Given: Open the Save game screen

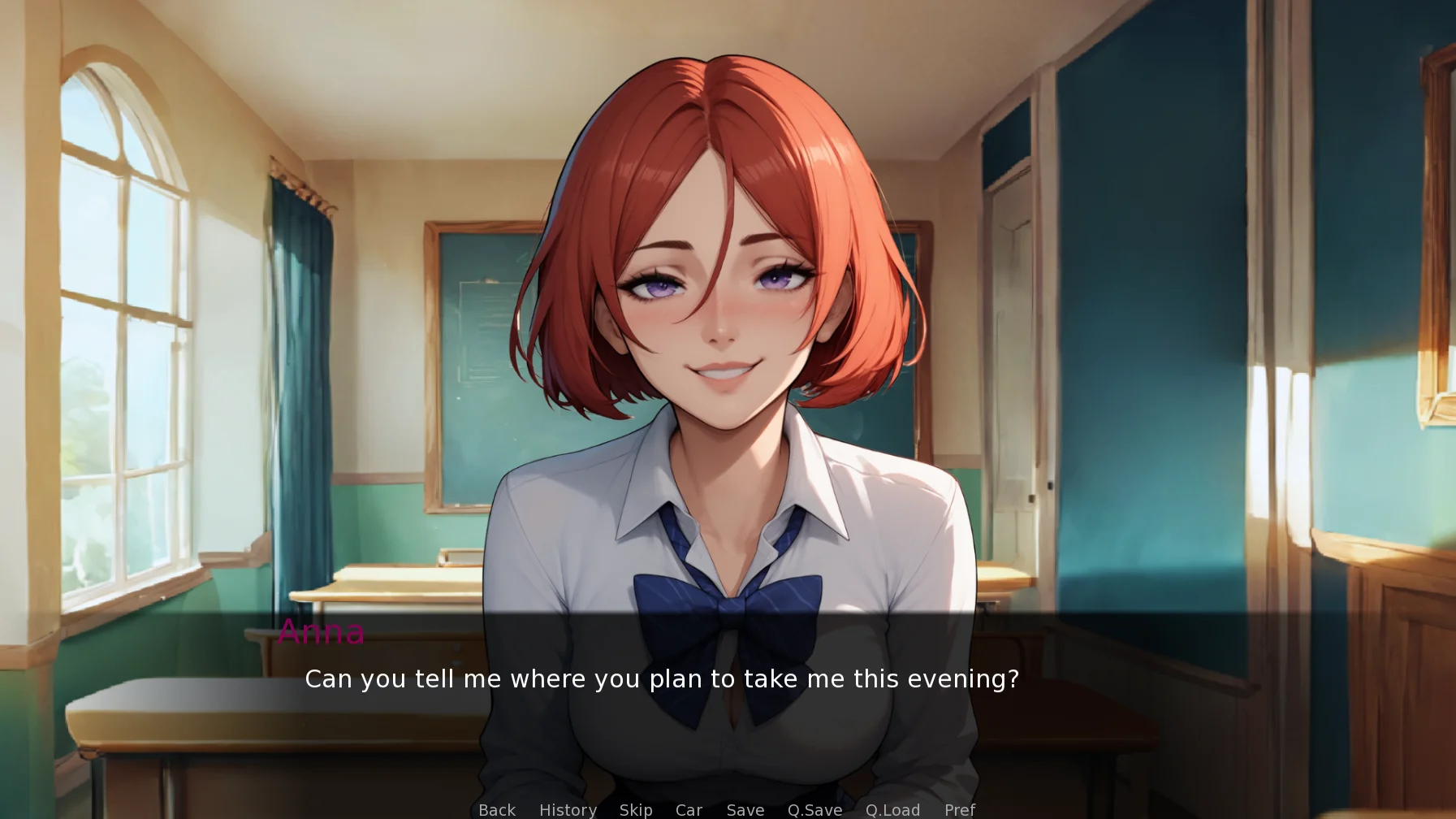Looking at the screenshot, I should 745,809.
